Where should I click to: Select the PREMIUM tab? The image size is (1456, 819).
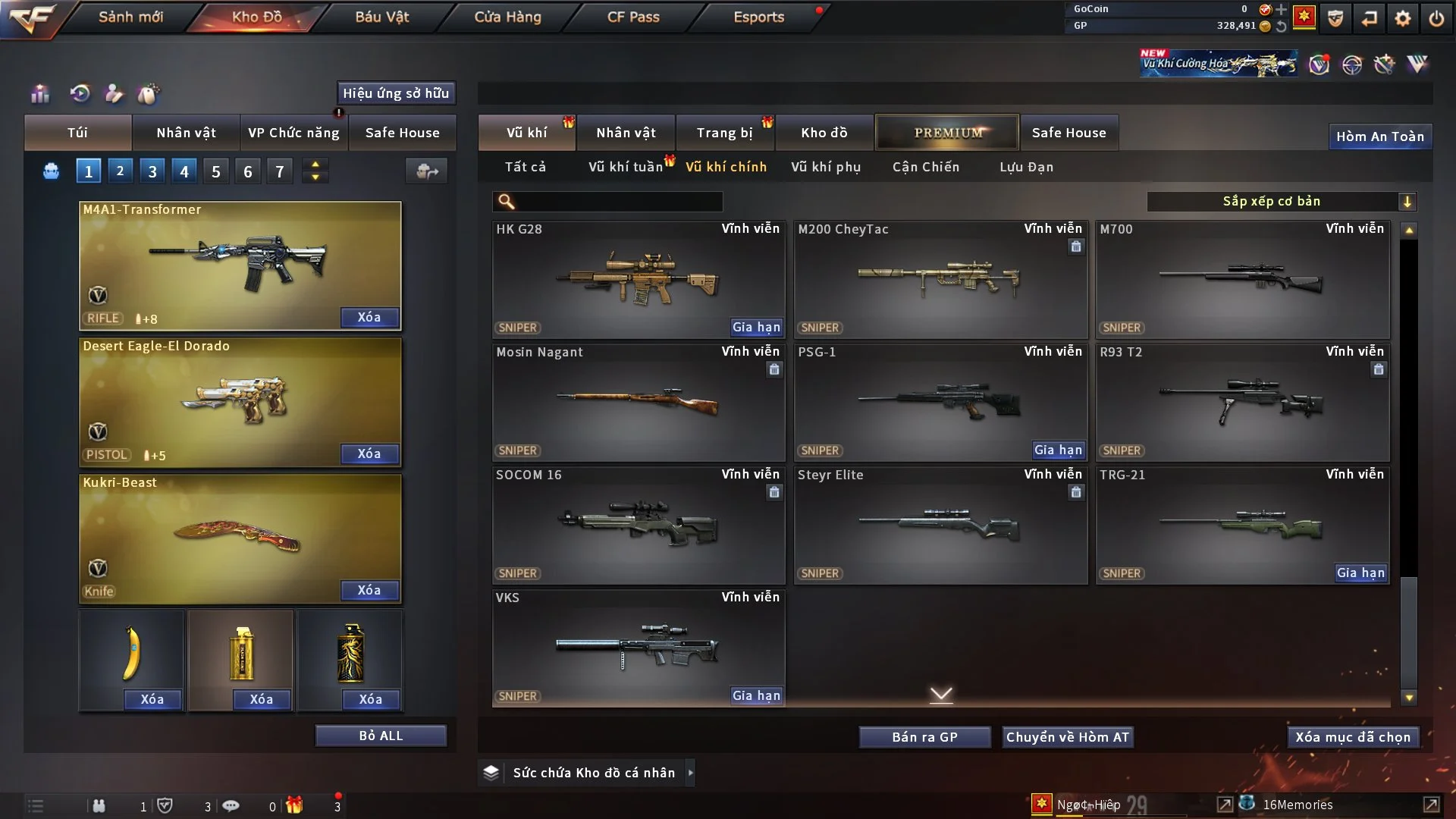click(x=947, y=133)
